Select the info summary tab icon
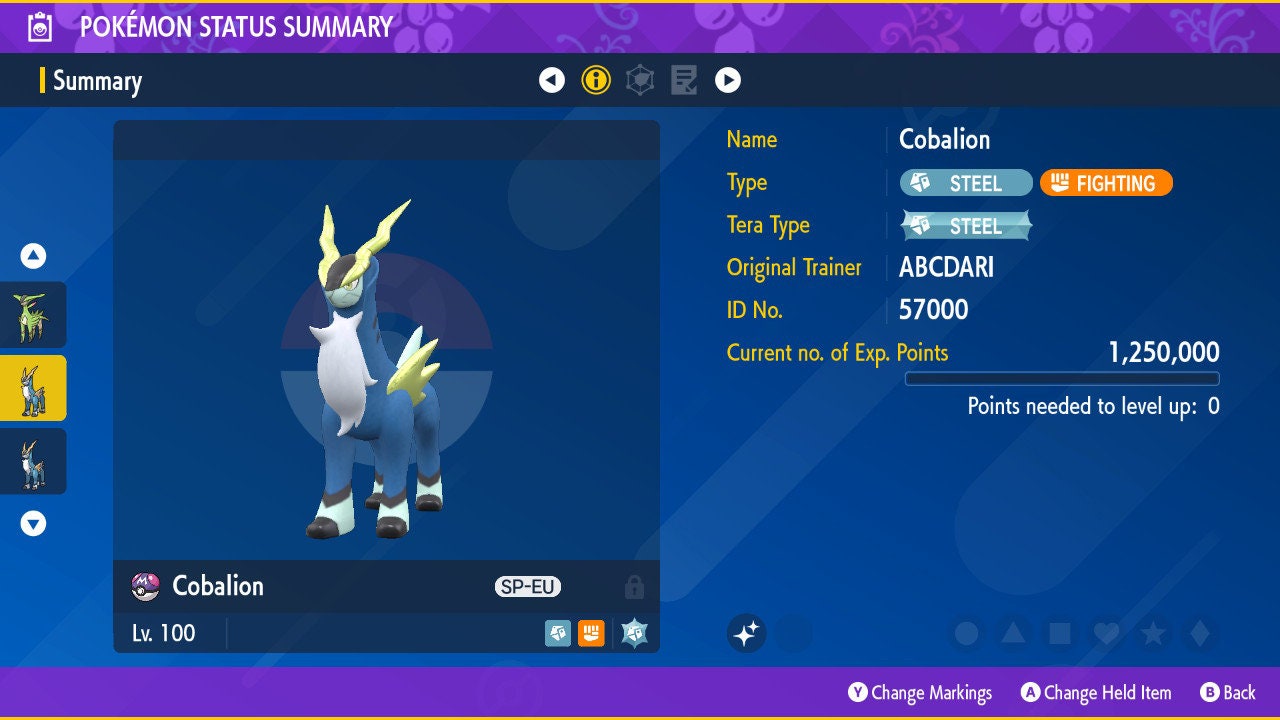Screen dimensions: 1280x720 (596, 80)
